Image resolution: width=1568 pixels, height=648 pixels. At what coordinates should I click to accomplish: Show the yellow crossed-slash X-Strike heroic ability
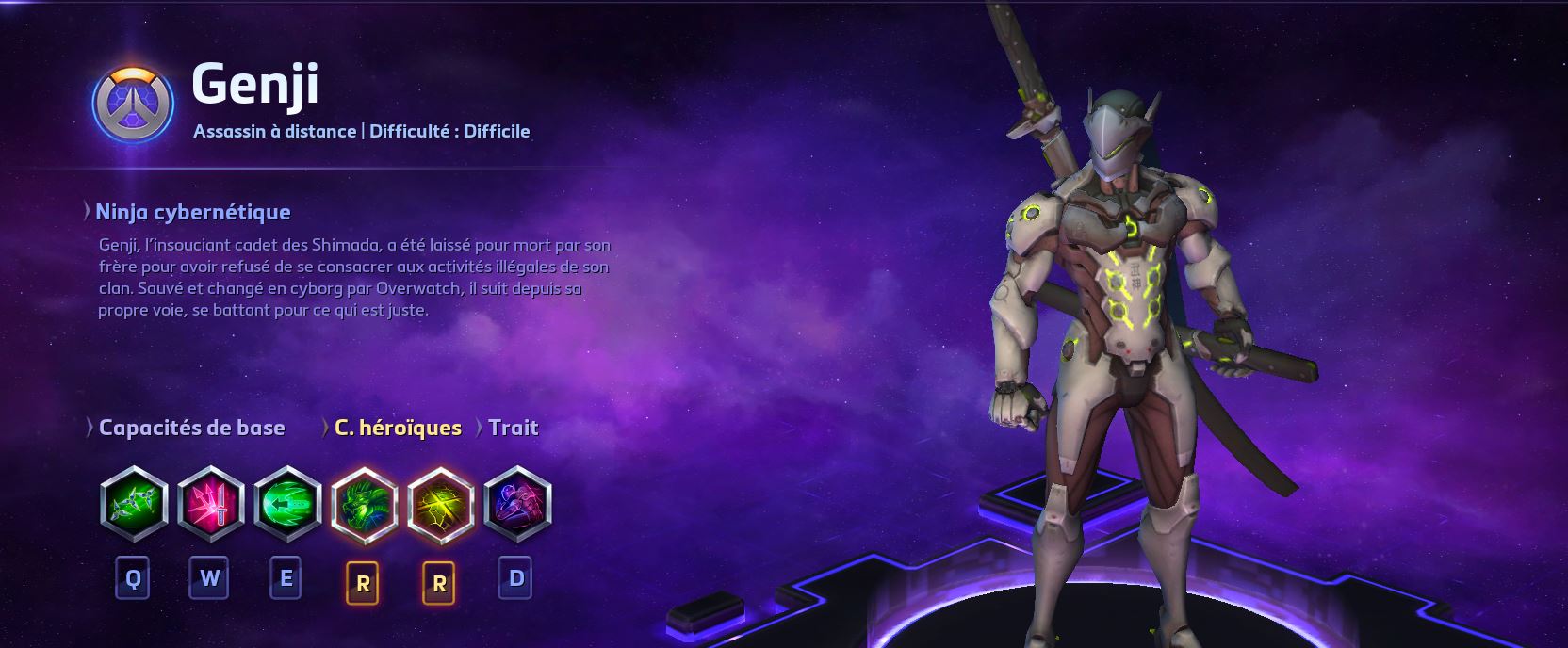[x=440, y=504]
